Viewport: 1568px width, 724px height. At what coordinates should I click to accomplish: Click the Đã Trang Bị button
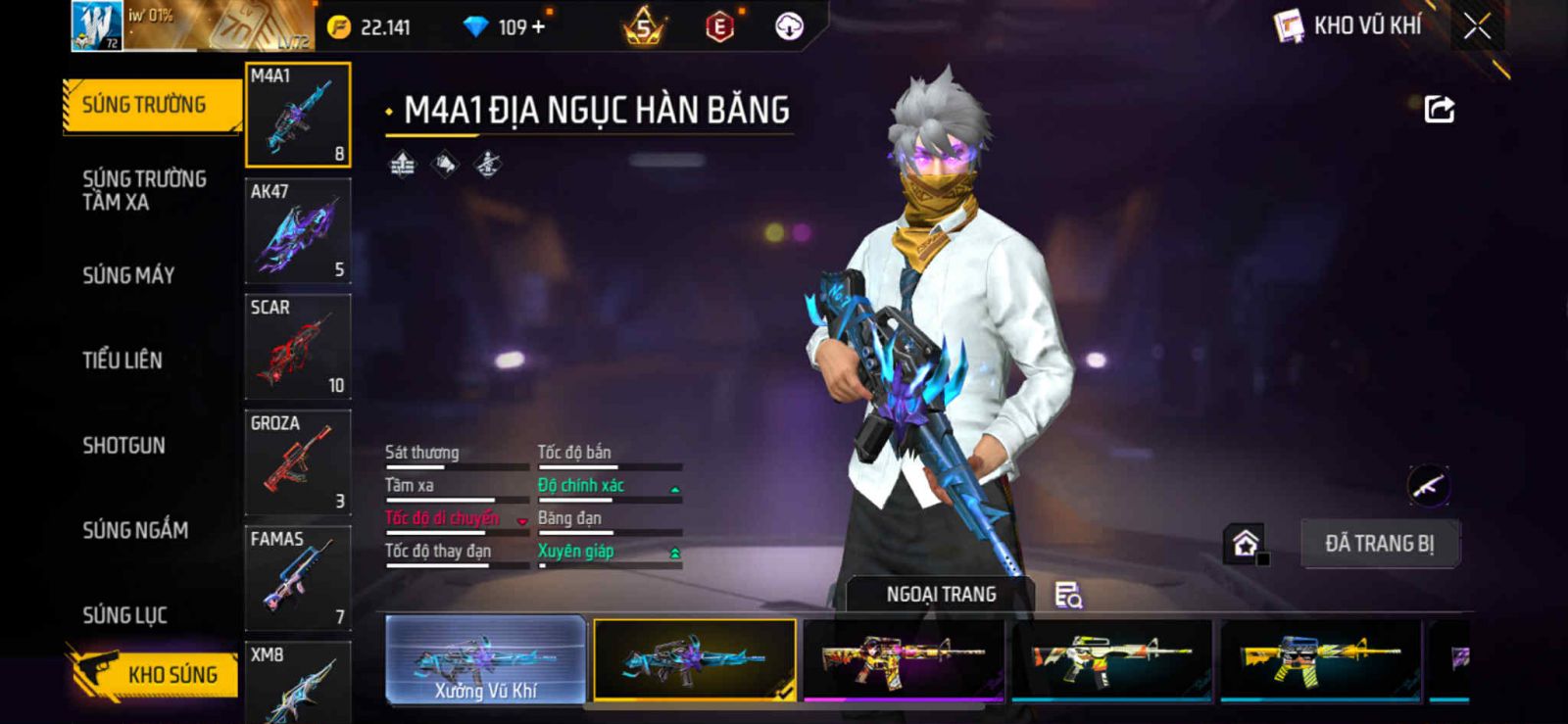[1379, 544]
